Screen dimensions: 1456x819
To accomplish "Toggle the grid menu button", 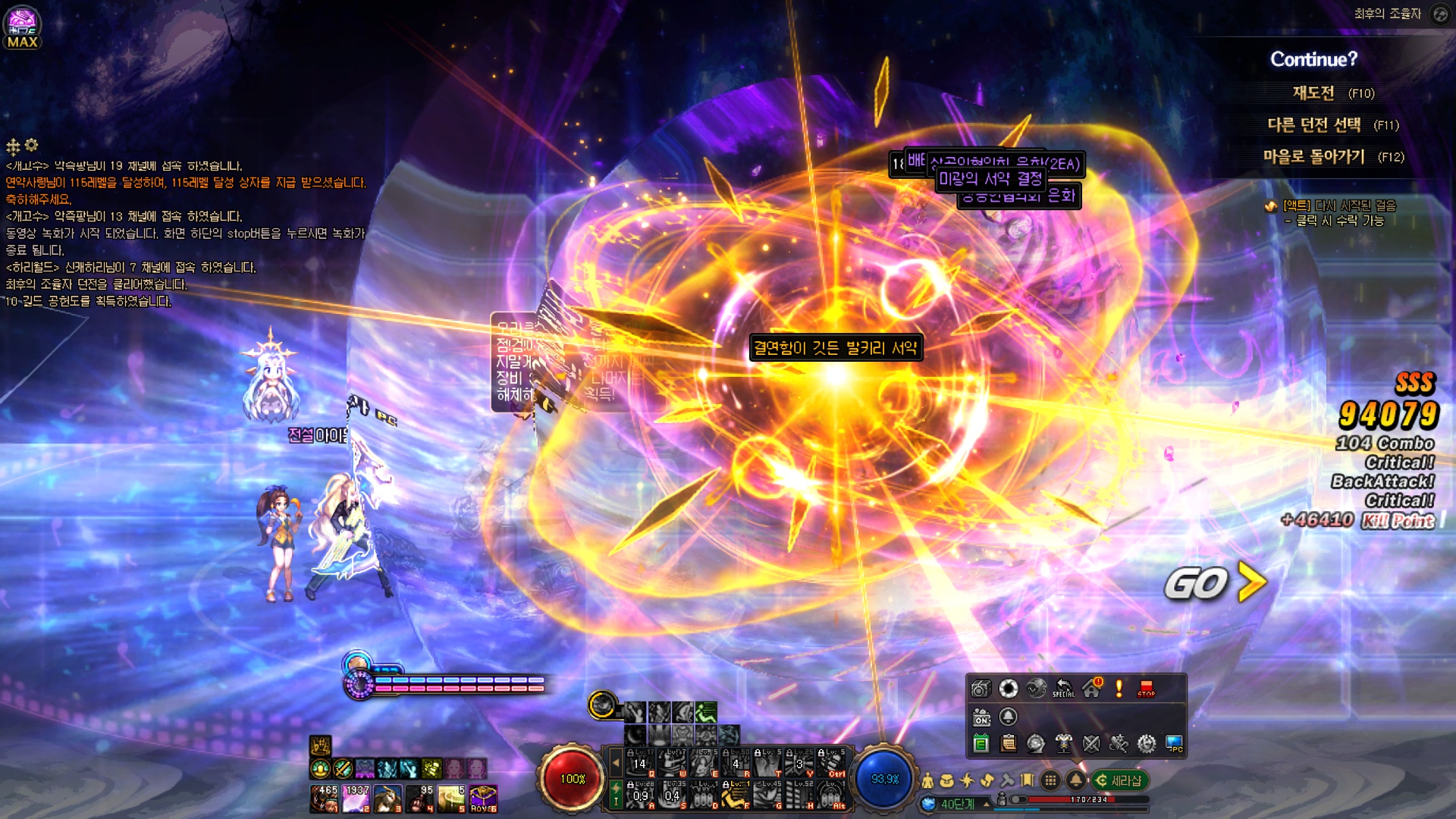I will coord(1050,780).
